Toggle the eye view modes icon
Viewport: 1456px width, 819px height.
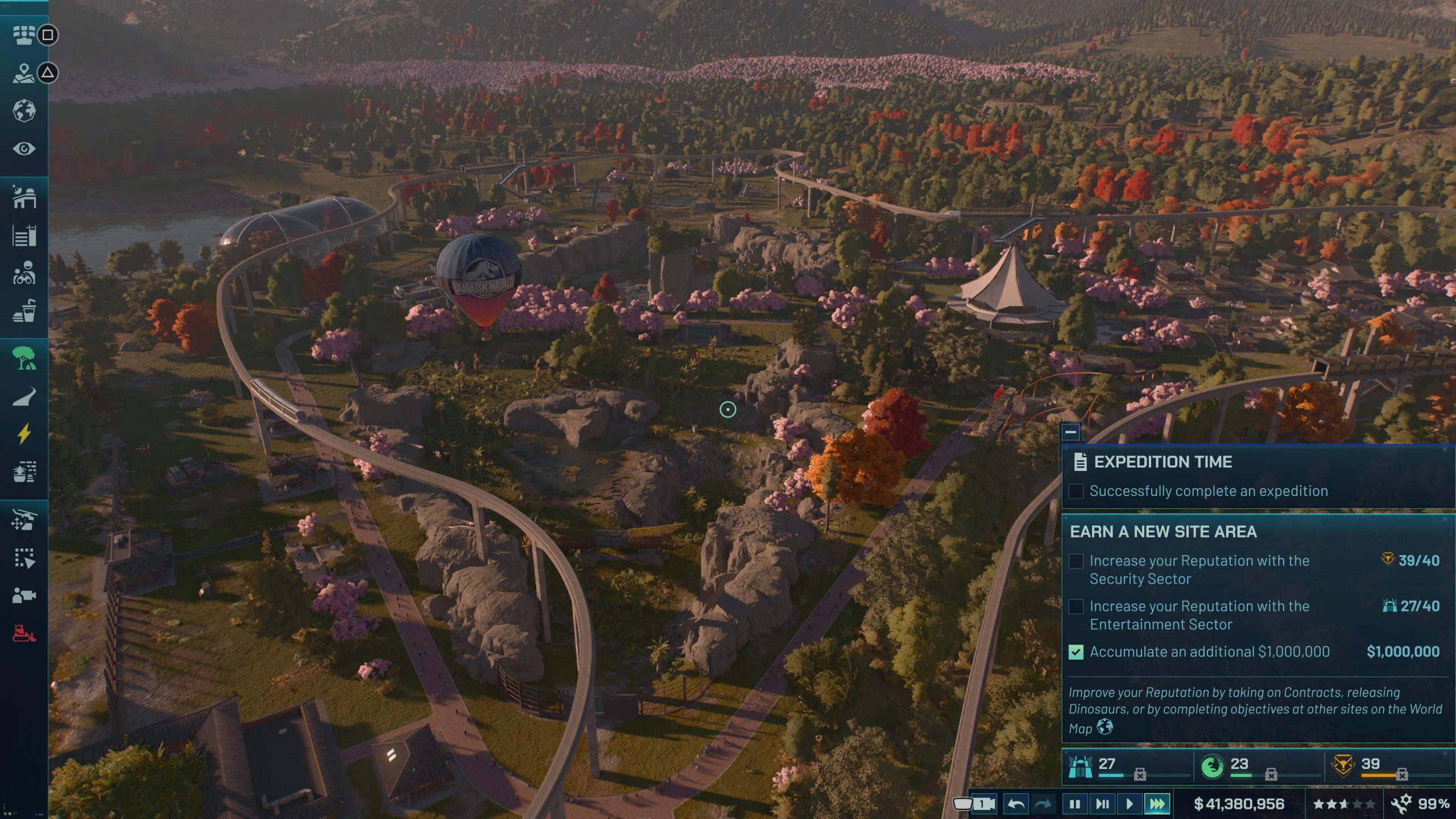(x=24, y=149)
